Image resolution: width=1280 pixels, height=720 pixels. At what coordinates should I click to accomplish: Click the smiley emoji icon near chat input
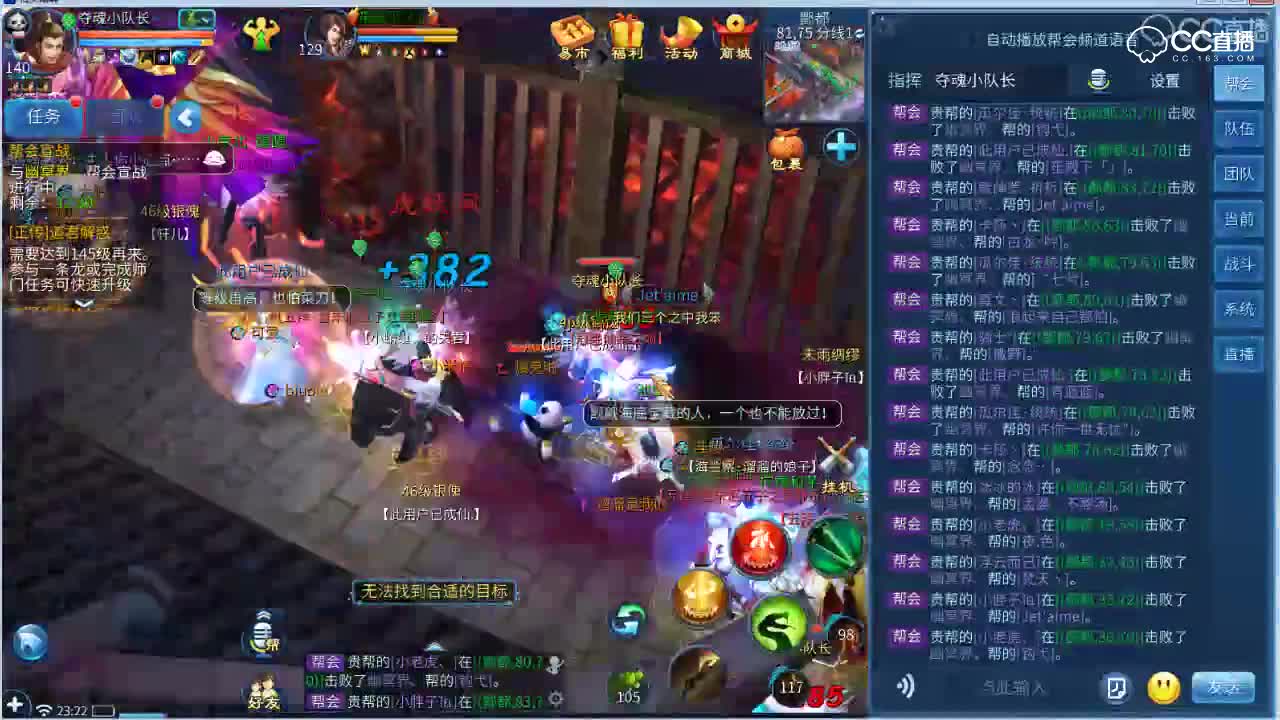point(1162,687)
